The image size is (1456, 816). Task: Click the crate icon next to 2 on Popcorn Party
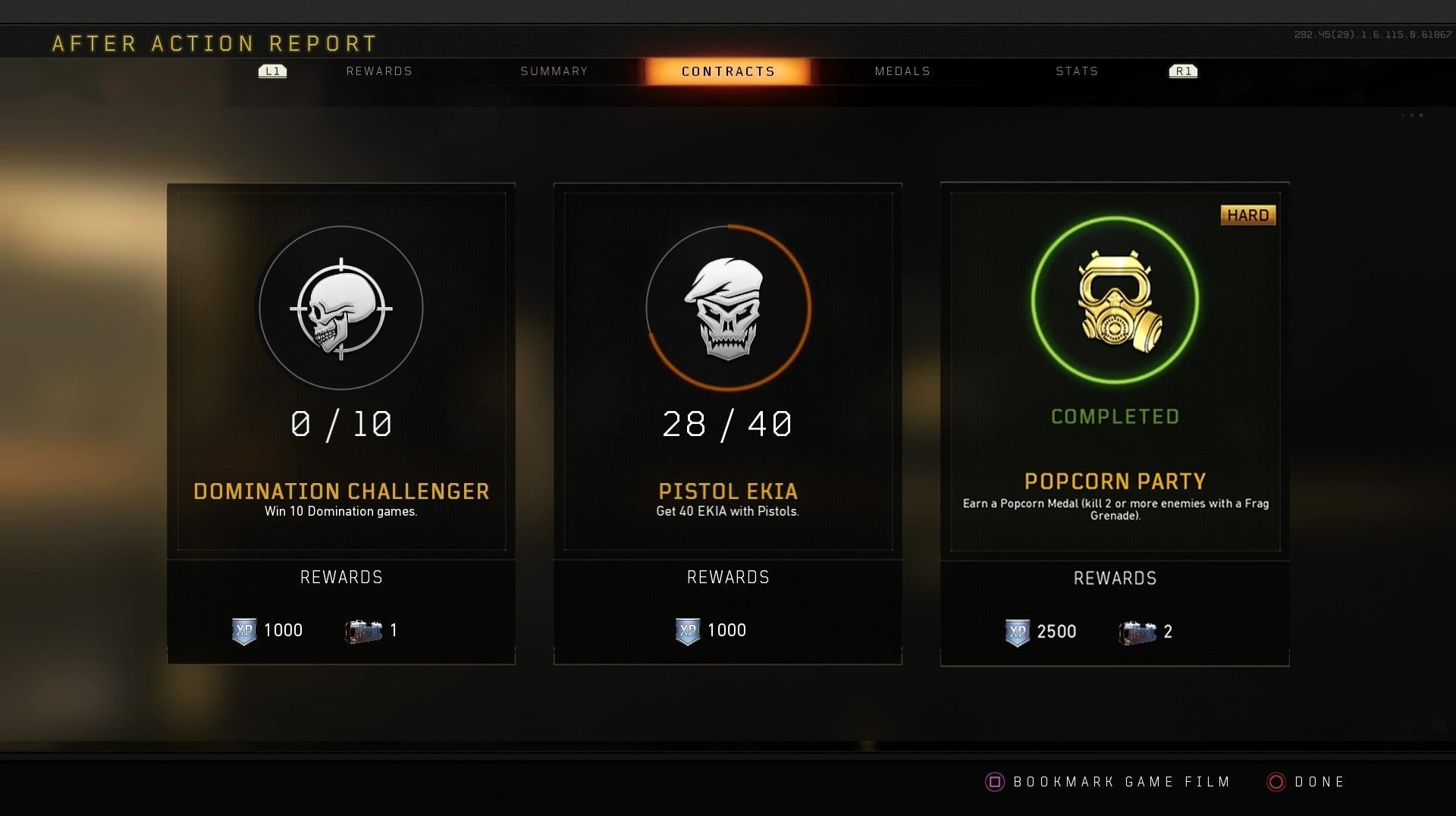coord(1135,632)
